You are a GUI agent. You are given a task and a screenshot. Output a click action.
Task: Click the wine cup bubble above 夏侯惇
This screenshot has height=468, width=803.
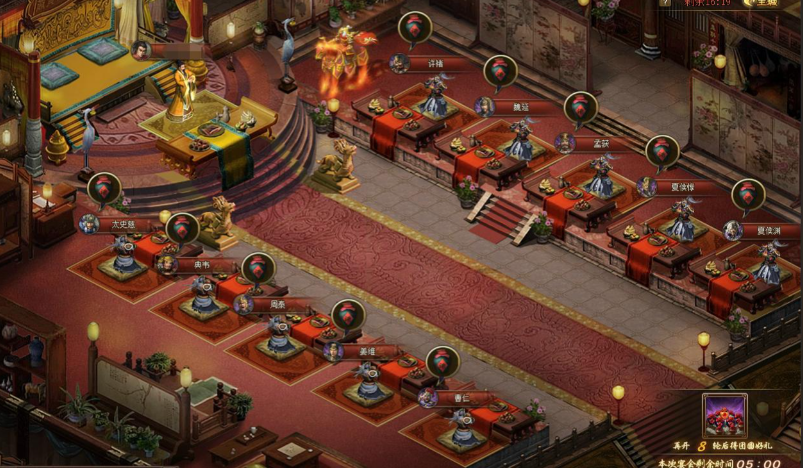661,152
